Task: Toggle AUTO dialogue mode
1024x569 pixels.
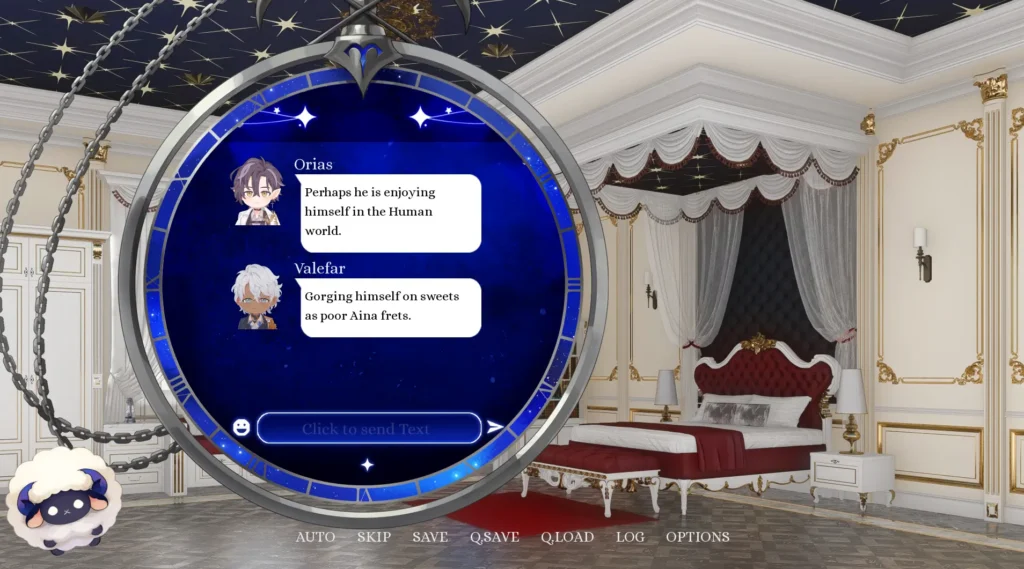Action: coord(315,537)
